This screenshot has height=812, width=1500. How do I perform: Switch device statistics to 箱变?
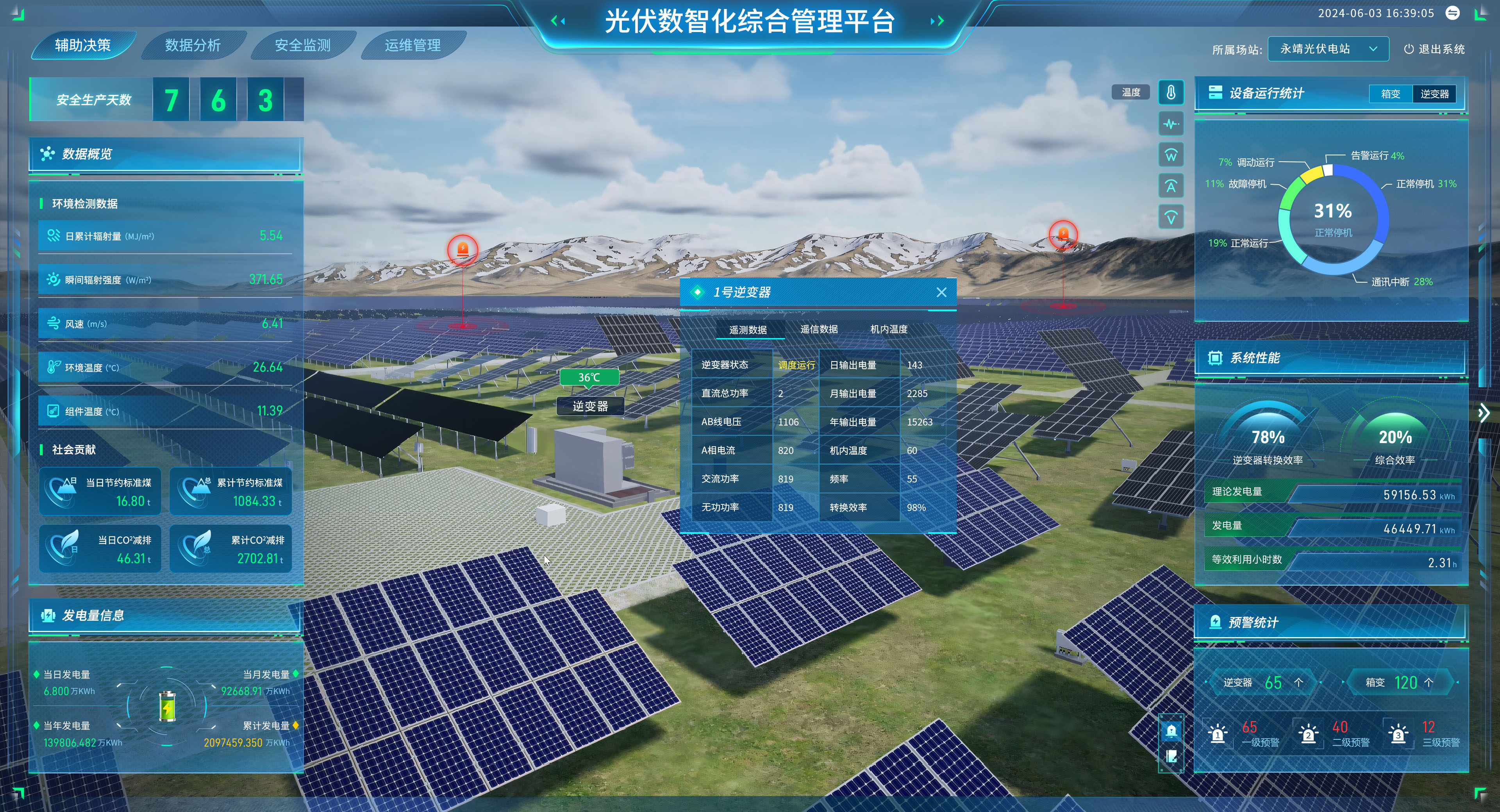[1391, 94]
